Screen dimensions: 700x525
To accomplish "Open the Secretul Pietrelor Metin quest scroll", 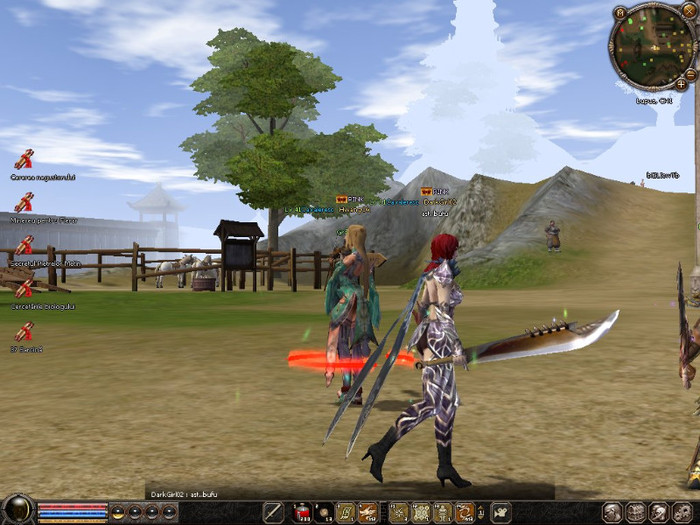I will pyautogui.click(x=24, y=246).
